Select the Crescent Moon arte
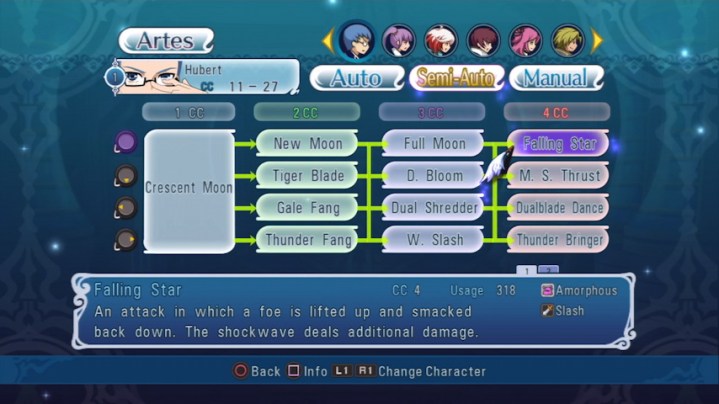Image resolution: width=719 pixels, height=404 pixels. (x=189, y=189)
